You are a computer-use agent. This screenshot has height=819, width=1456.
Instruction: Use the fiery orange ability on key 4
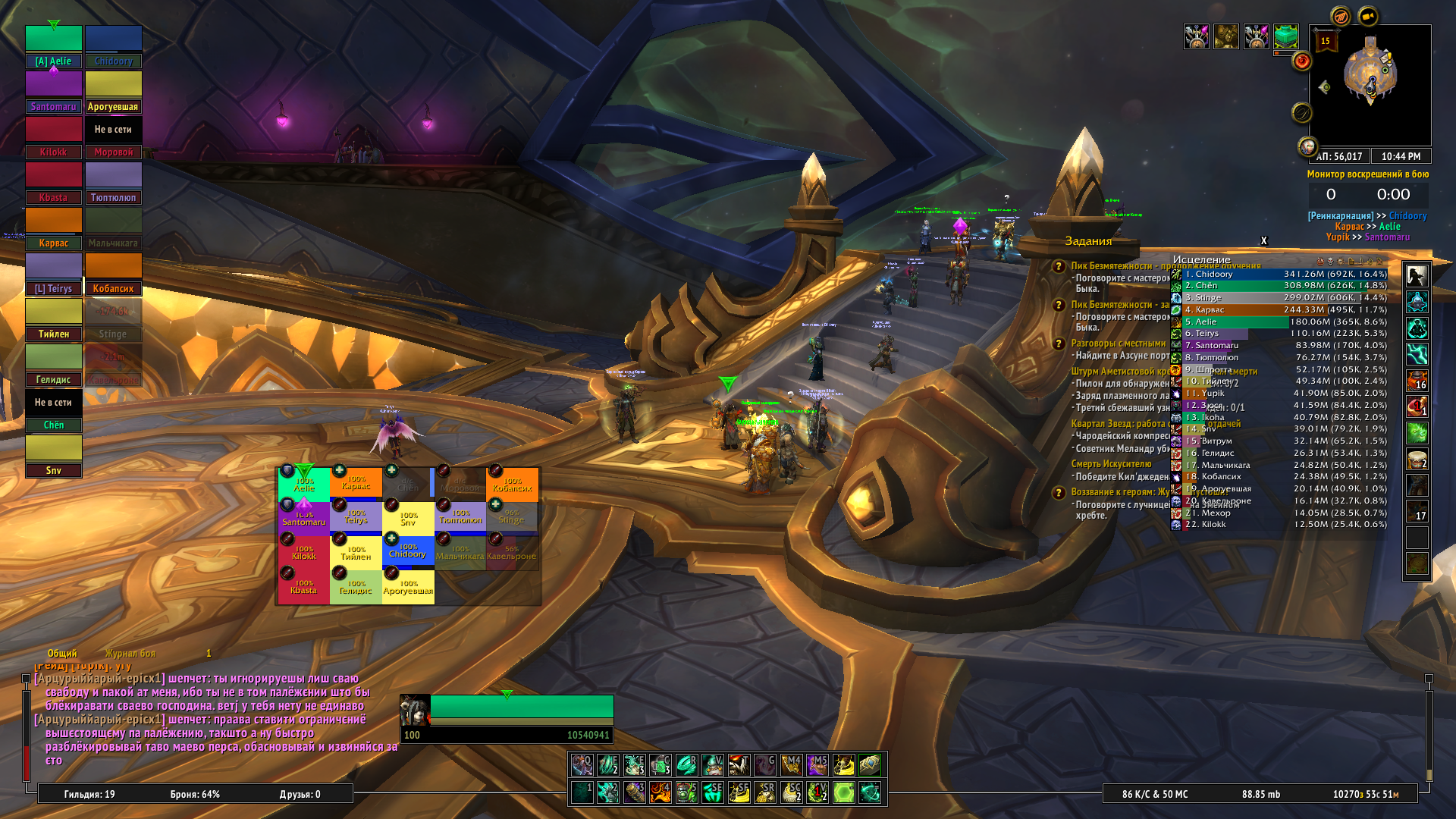pos(661,792)
